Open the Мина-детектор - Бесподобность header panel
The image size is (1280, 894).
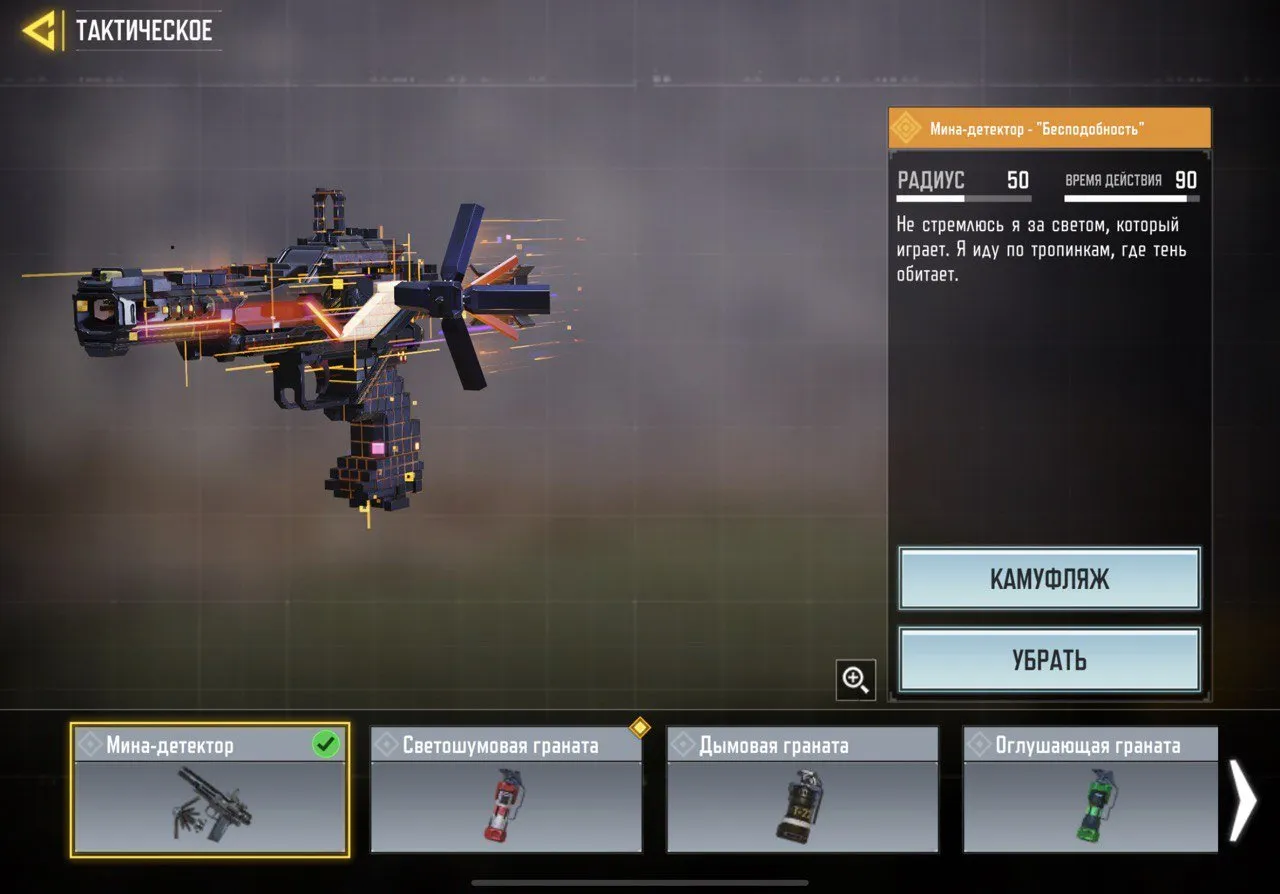(x=1048, y=128)
